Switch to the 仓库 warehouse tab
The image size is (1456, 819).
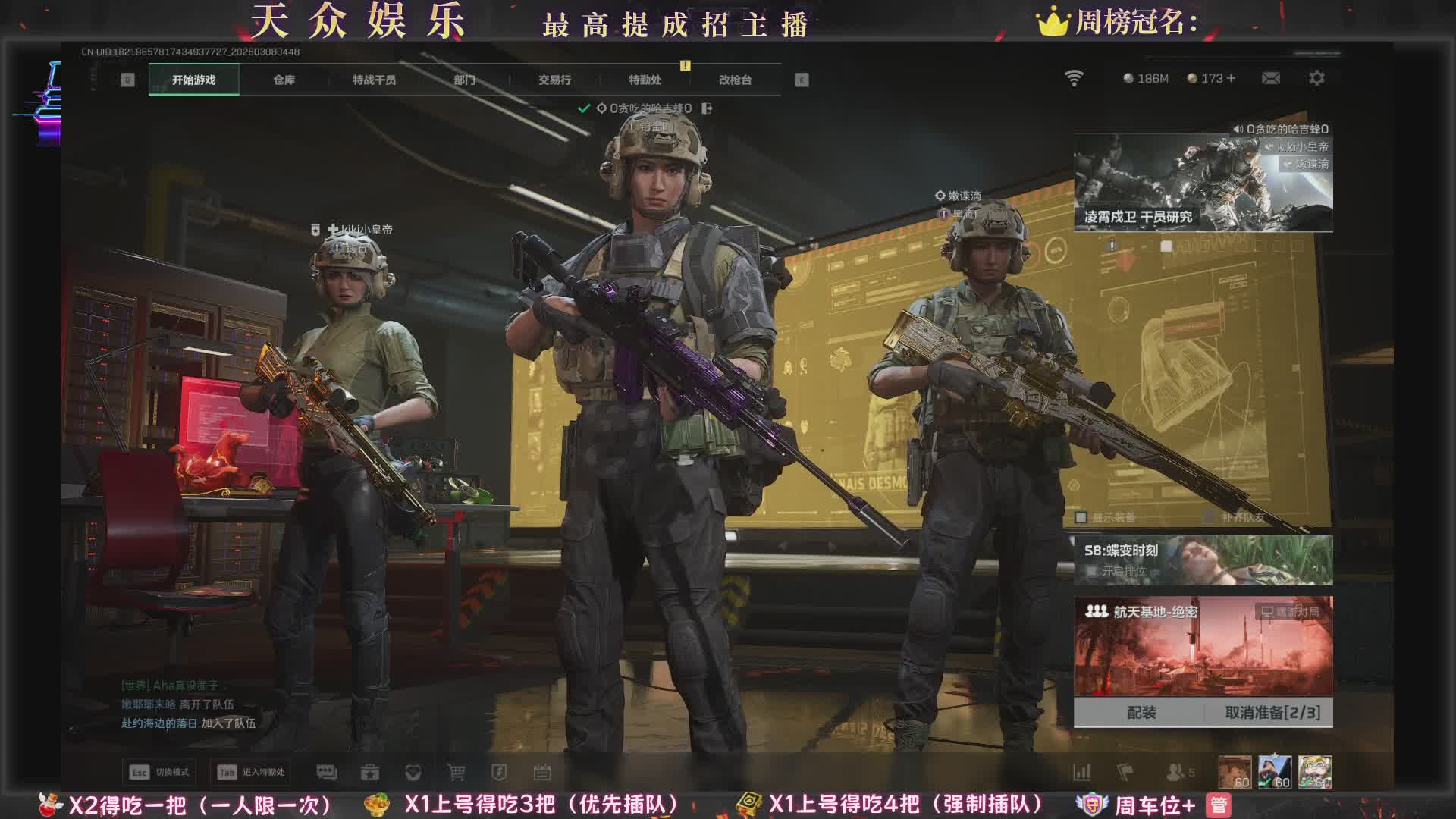coord(284,80)
